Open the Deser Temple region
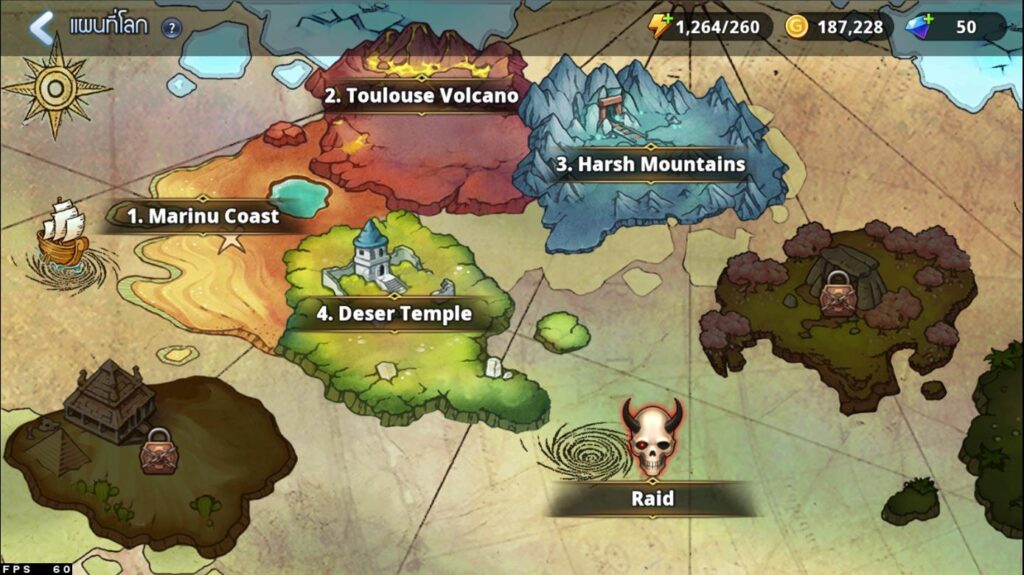This screenshot has width=1024, height=575. (x=394, y=313)
